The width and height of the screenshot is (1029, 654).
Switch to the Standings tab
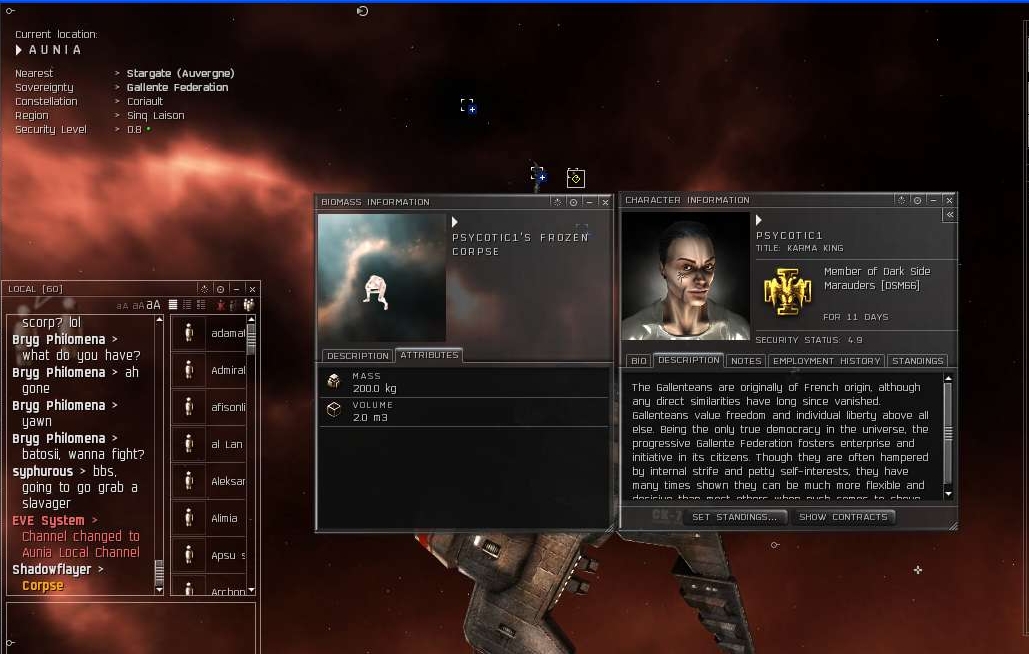tap(917, 361)
